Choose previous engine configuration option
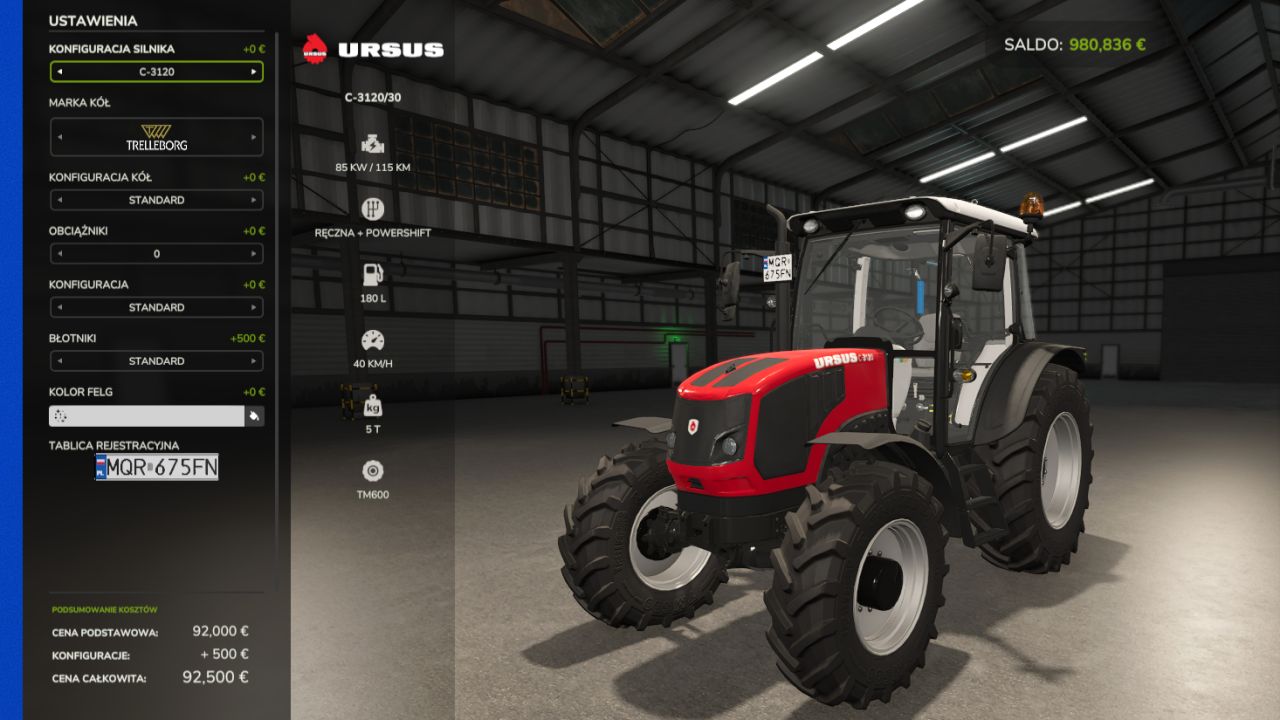 click(59, 72)
